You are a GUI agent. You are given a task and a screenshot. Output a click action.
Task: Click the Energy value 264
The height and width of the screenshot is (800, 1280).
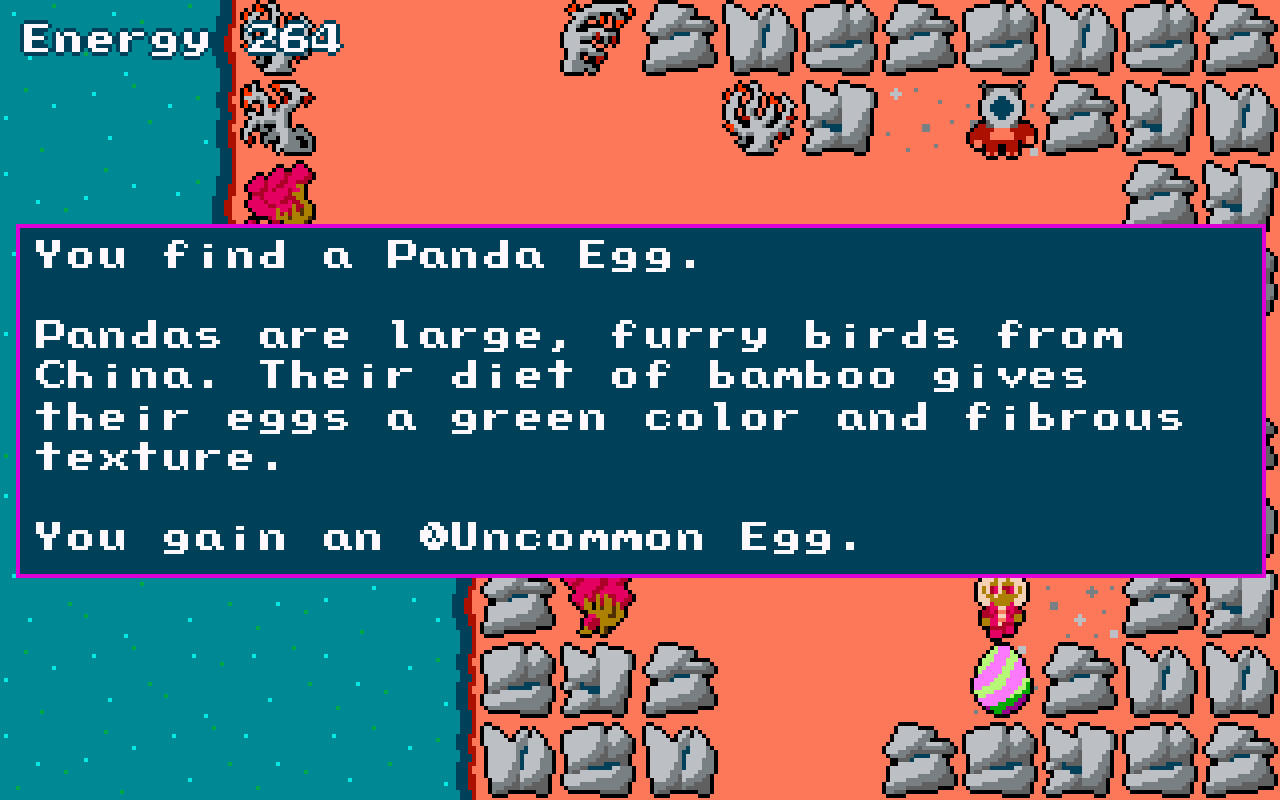pyautogui.click(x=293, y=39)
